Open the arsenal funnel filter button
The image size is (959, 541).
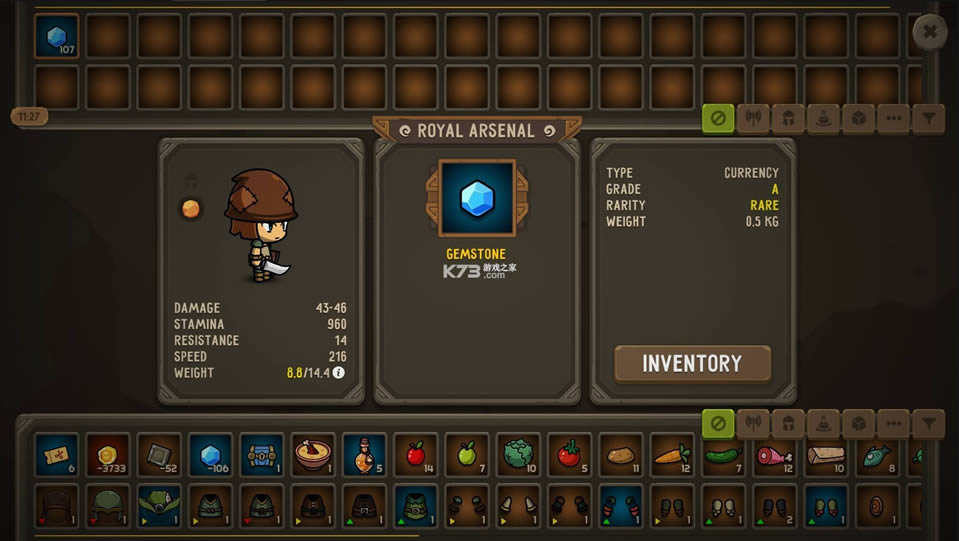tap(929, 119)
